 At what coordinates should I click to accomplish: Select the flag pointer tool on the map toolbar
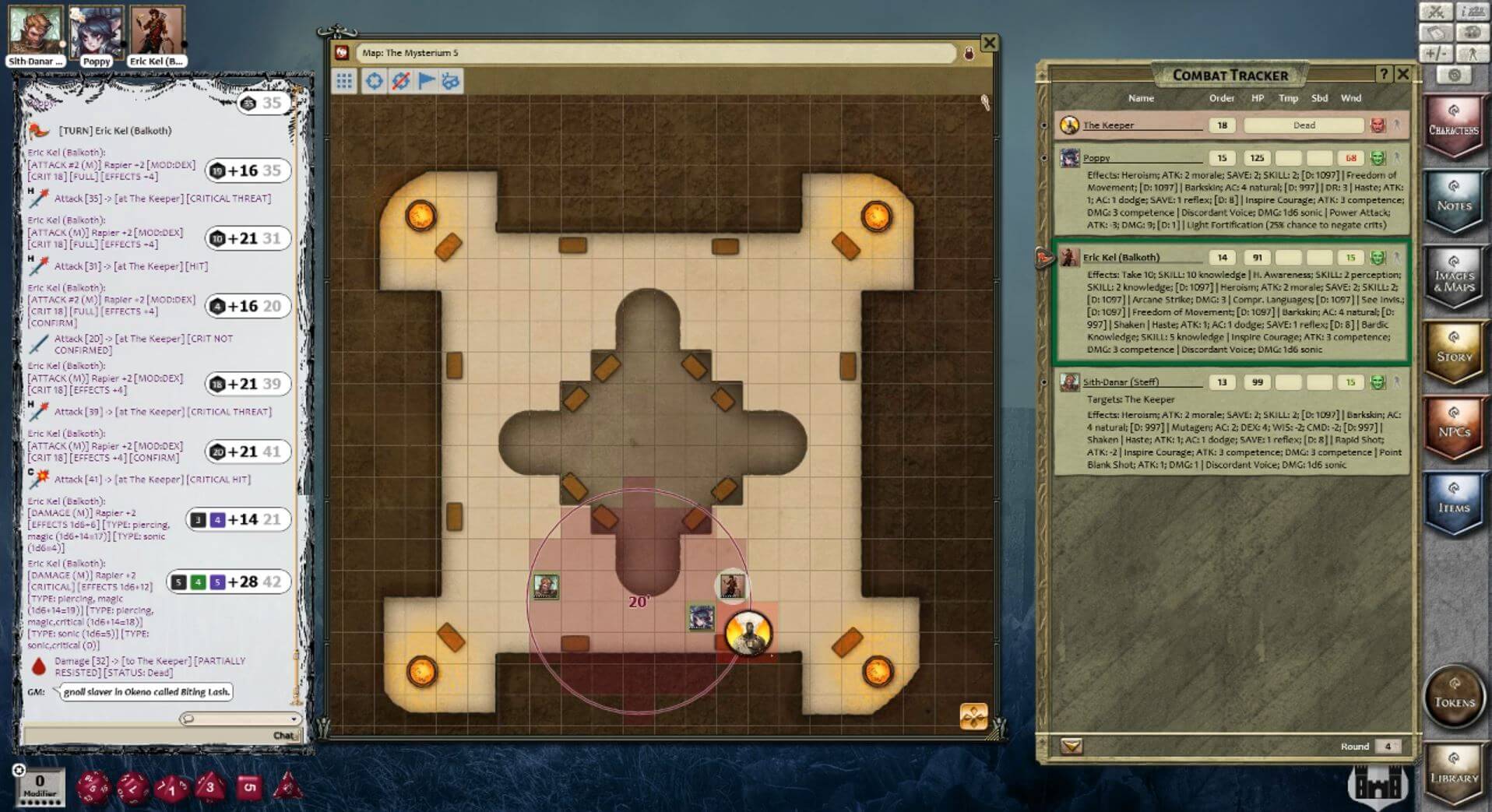[x=426, y=81]
